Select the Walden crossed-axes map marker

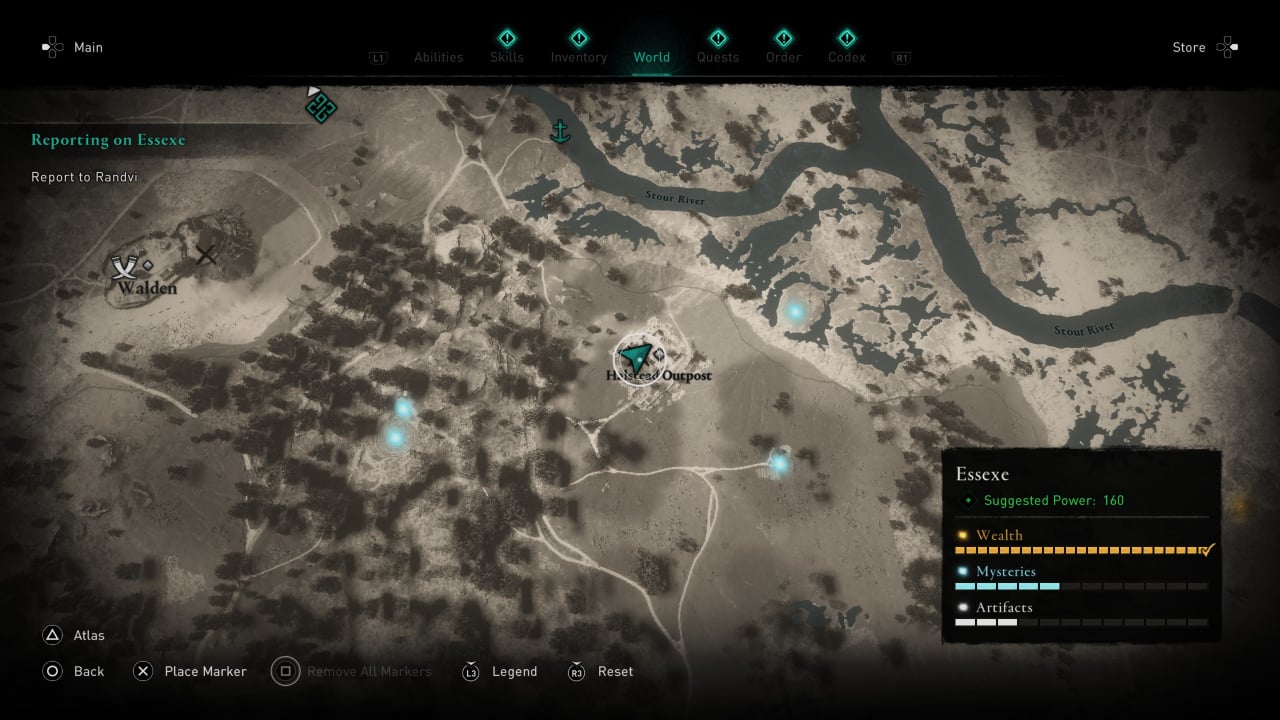click(x=124, y=267)
